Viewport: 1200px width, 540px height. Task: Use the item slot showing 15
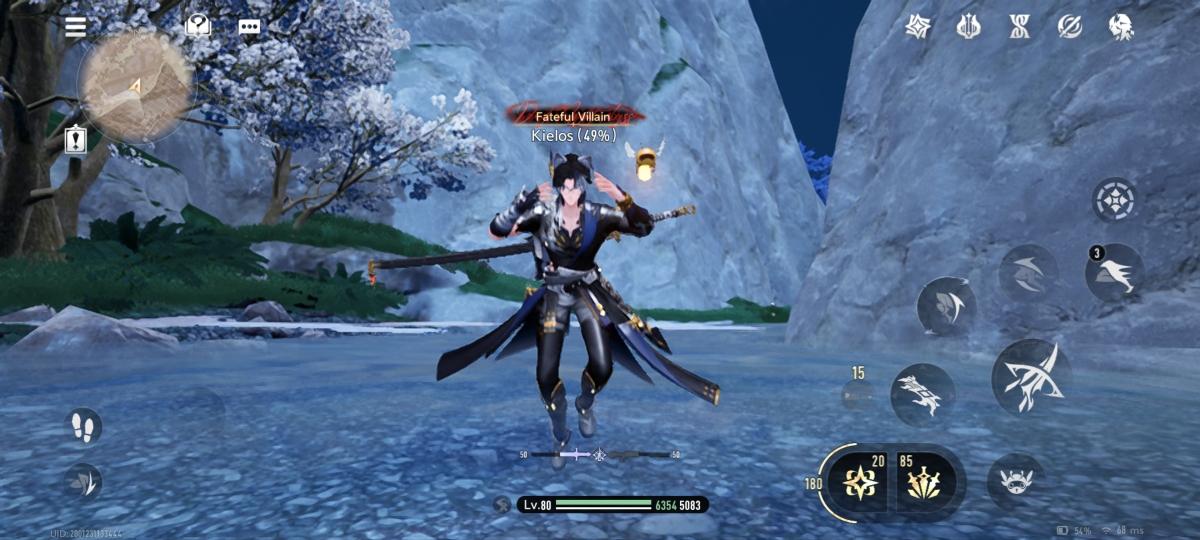(858, 394)
